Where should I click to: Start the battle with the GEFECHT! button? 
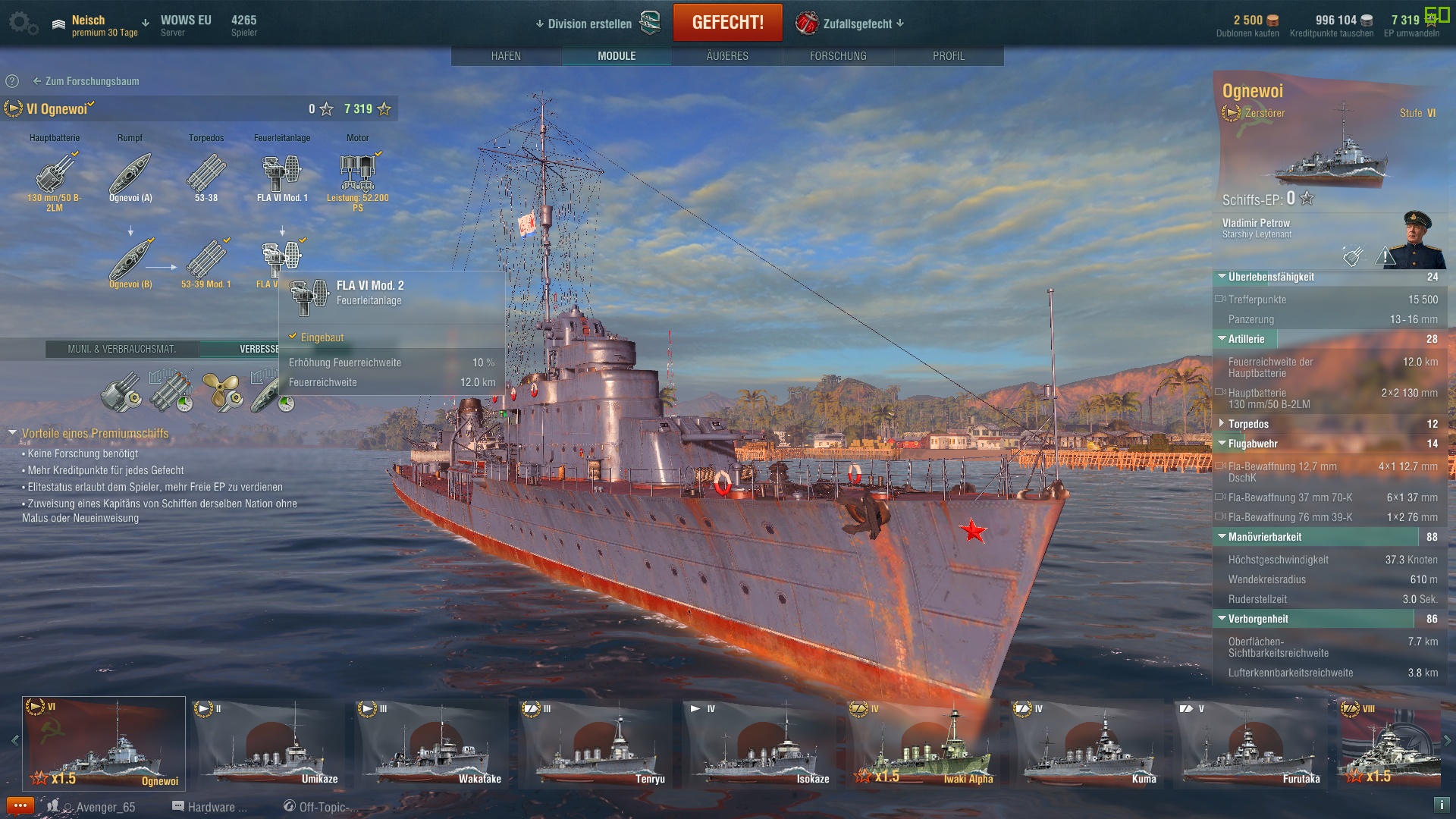[727, 23]
